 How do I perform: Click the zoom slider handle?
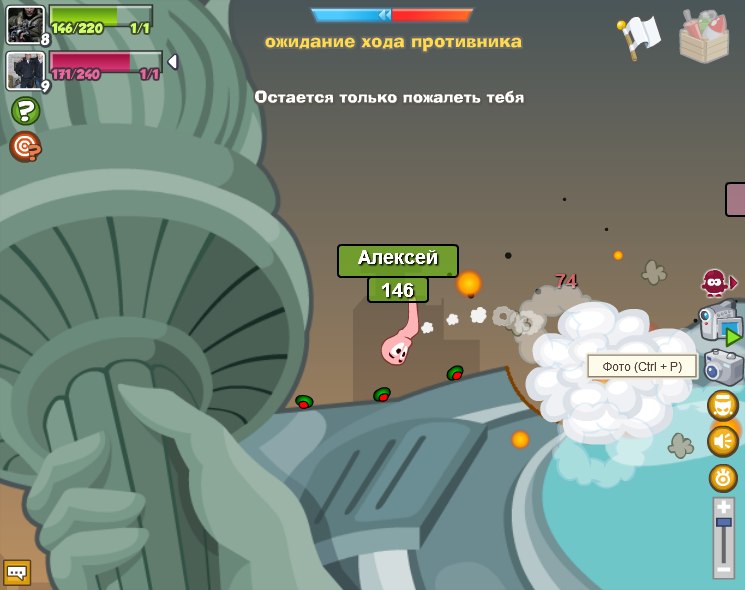pos(723,522)
